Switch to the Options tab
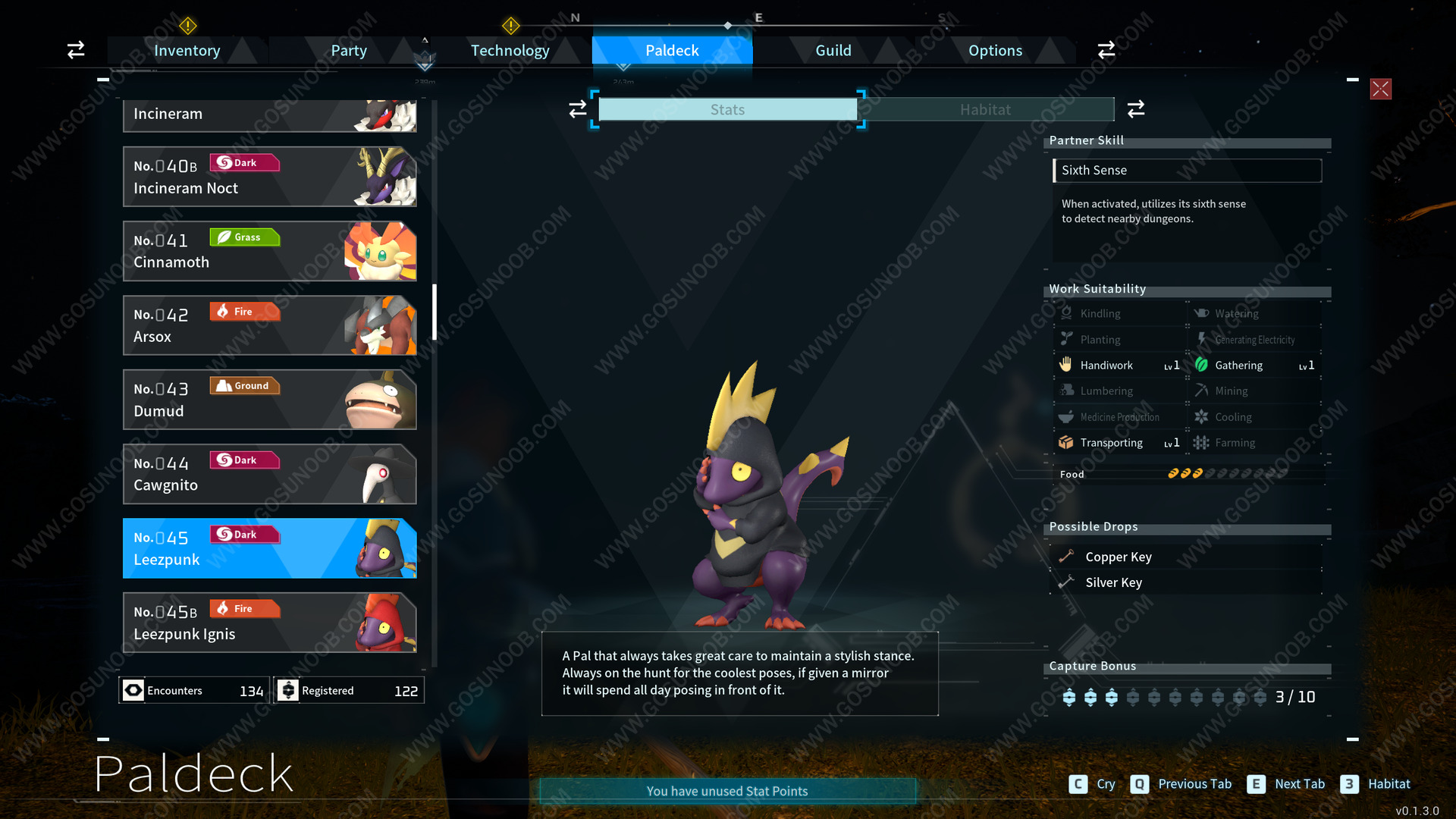Image resolution: width=1456 pixels, height=819 pixels. (995, 51)
